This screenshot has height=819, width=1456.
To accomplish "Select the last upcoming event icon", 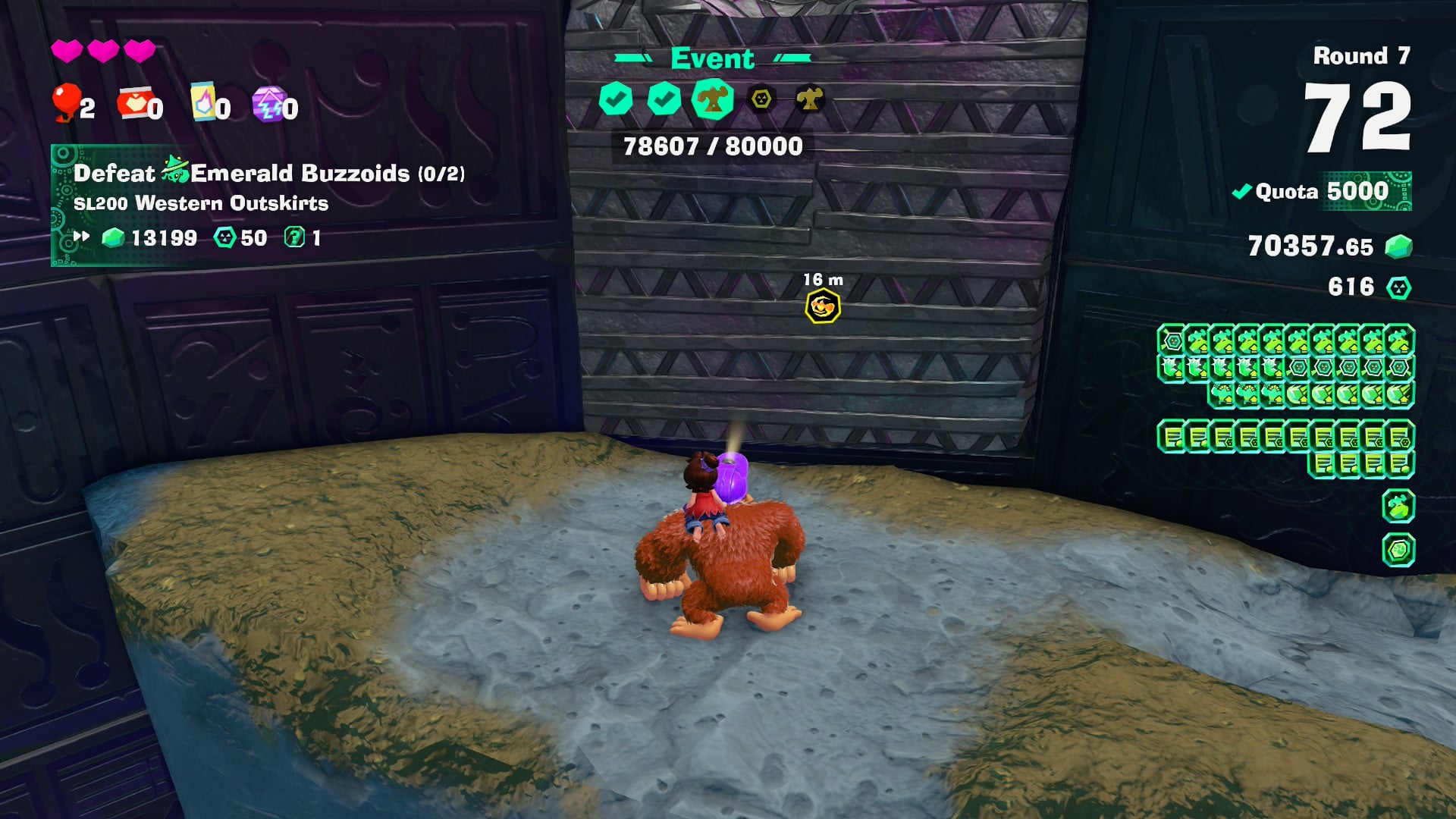I will (x=809, y=99).
